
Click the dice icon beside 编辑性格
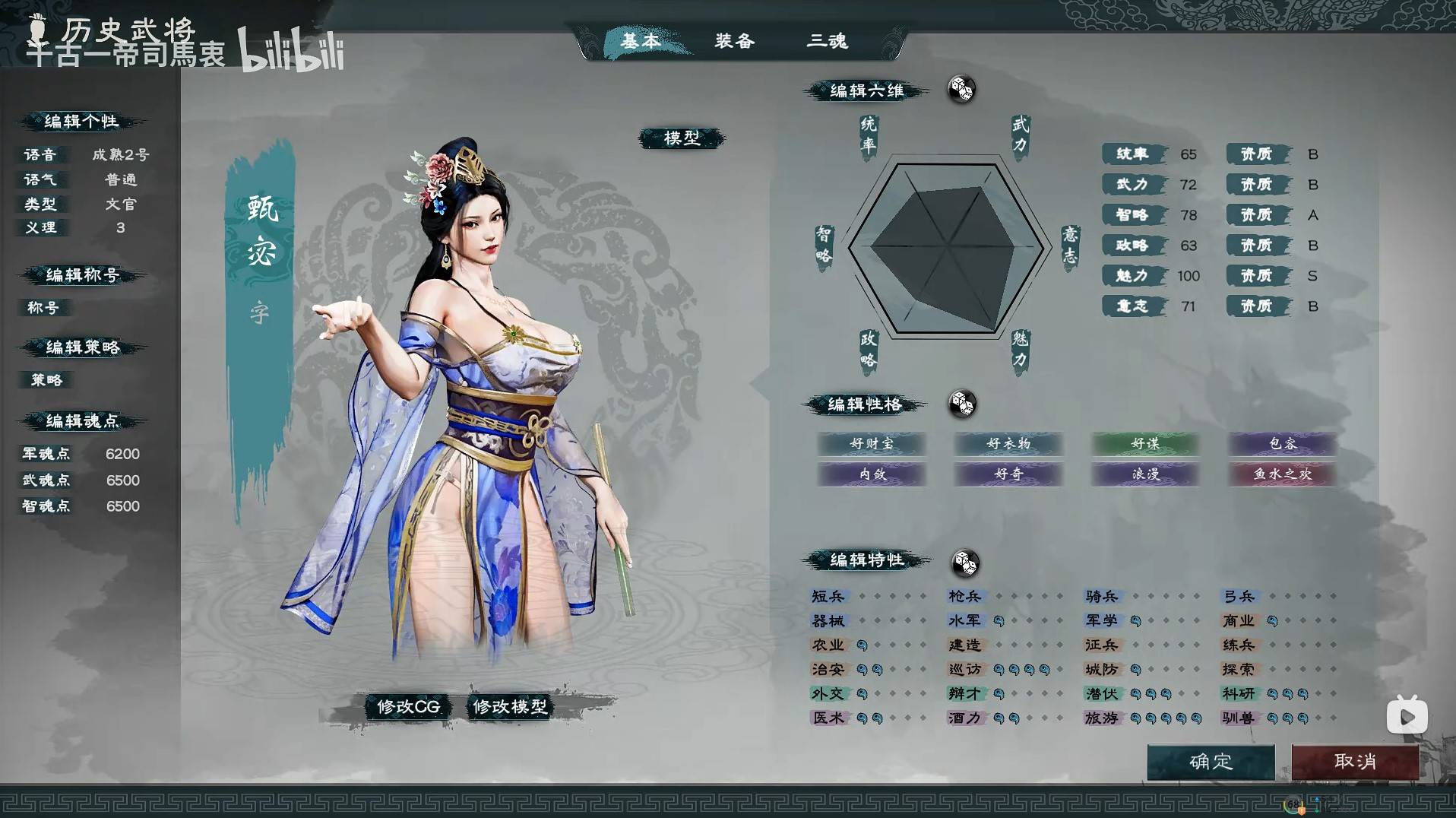(961, 405)
